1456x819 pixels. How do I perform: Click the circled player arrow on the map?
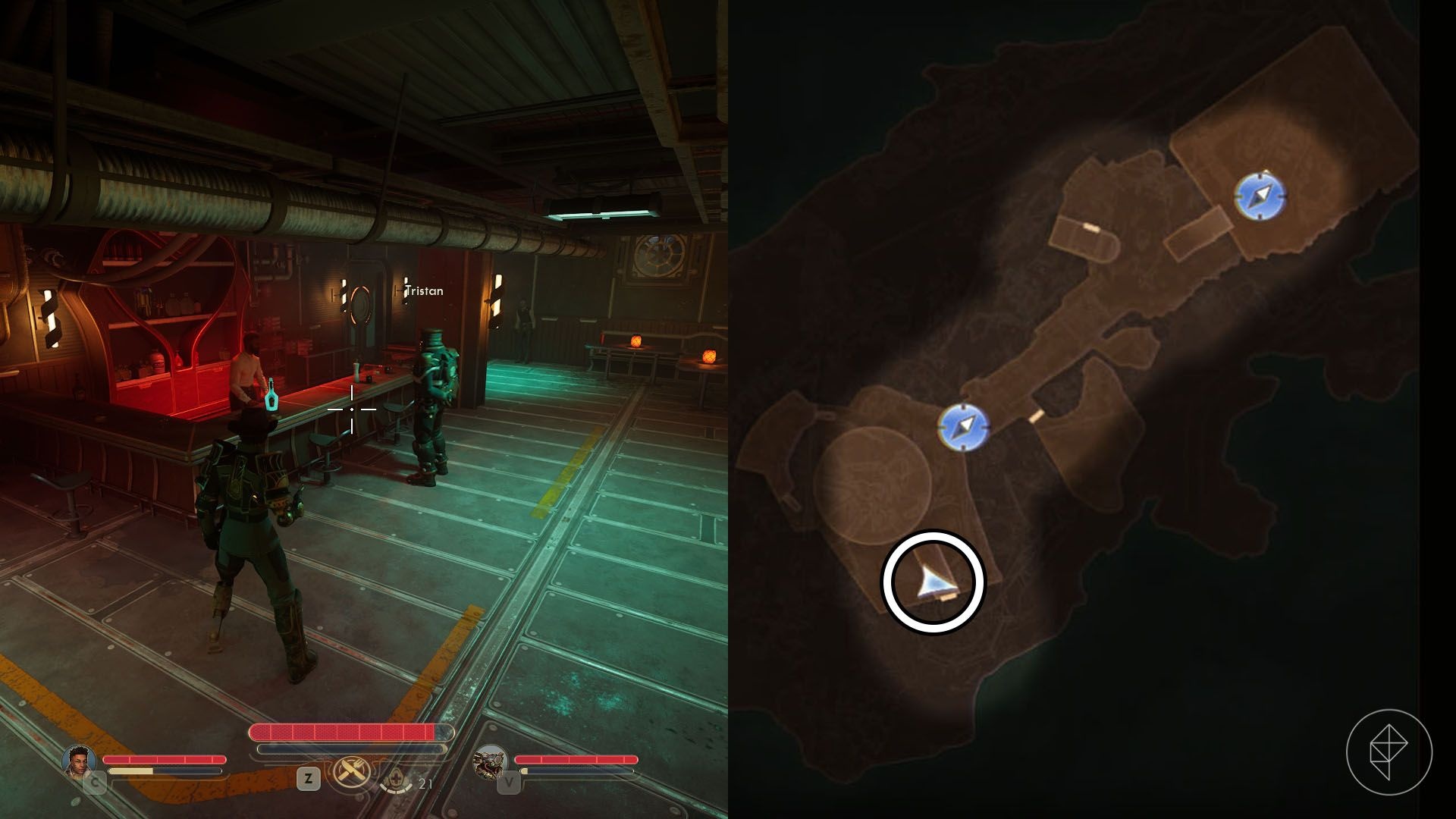click(932, 582)
